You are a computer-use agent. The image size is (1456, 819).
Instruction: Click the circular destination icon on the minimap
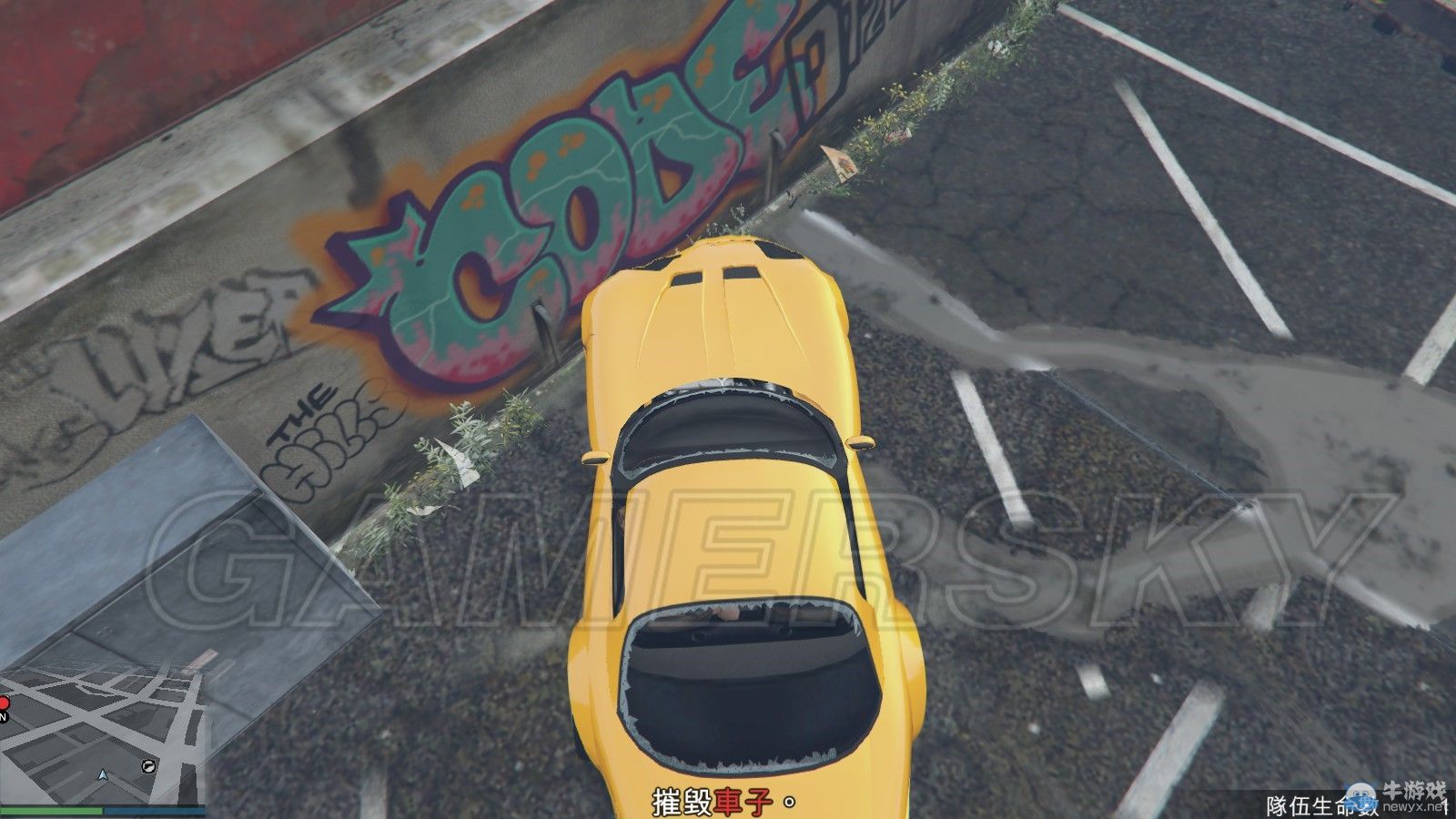(148, 766)
